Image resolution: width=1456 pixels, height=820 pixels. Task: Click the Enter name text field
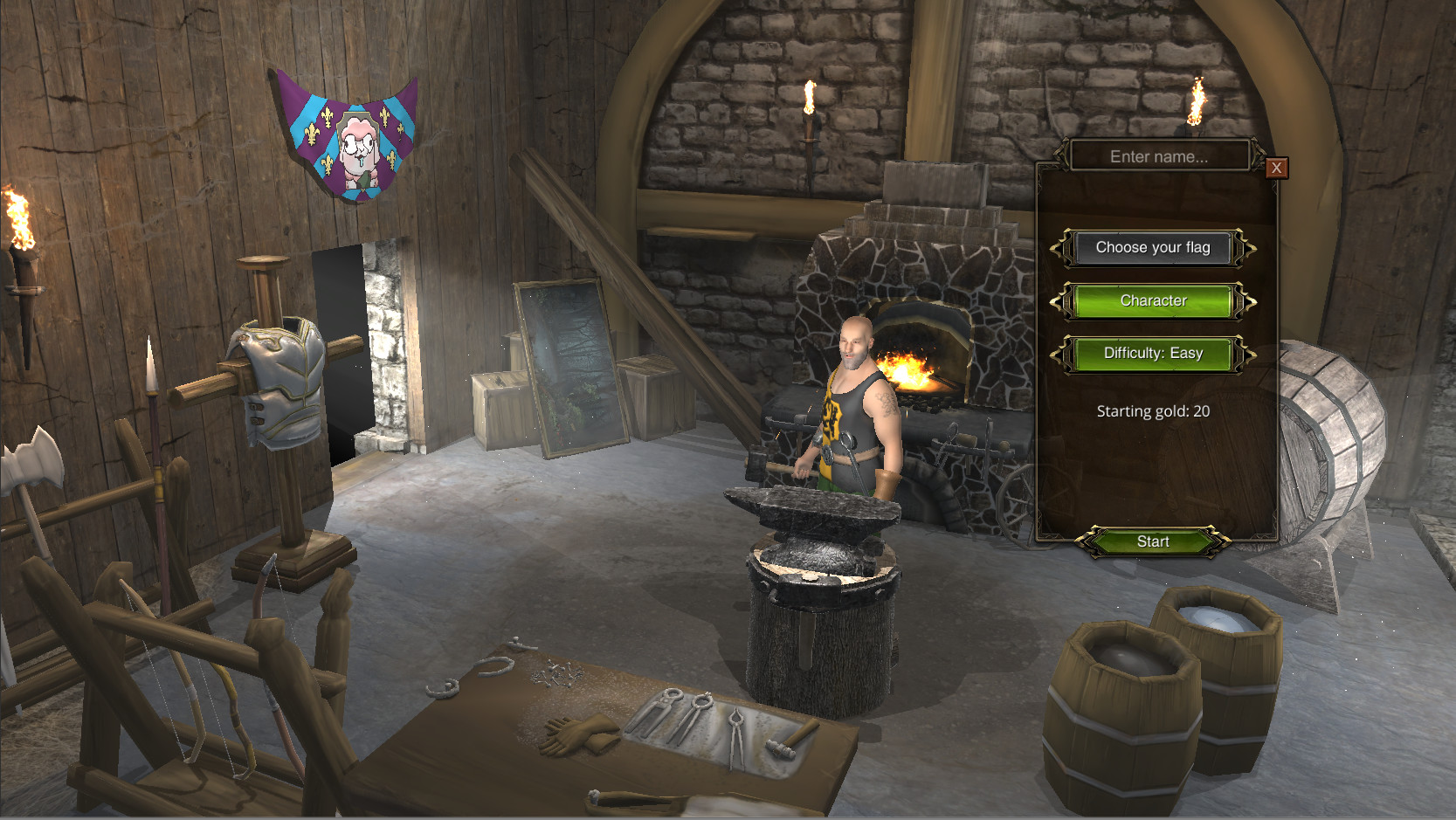point(1157,156)
